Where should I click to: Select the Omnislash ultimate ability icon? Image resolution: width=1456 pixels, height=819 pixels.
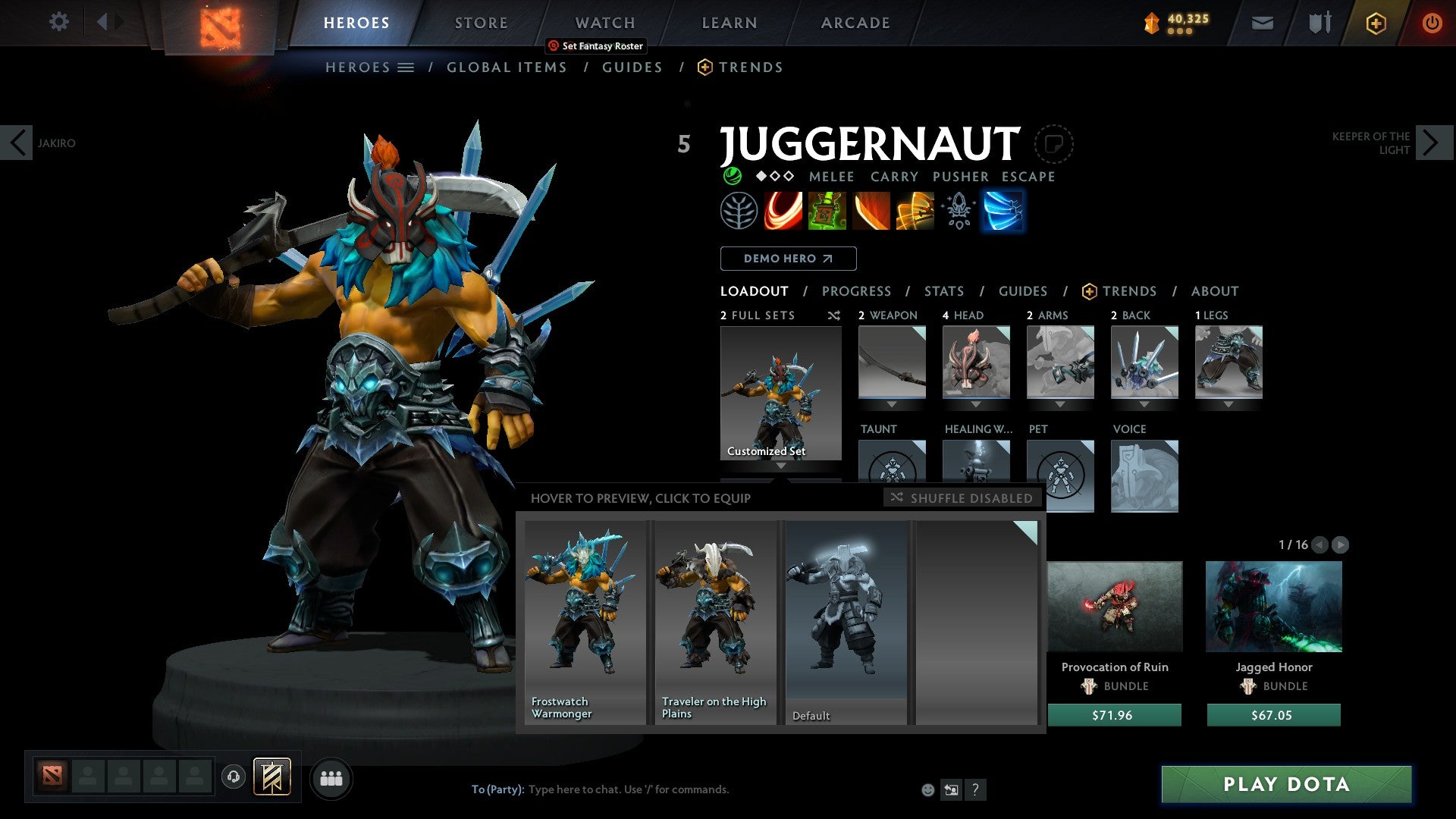[915, 211]
